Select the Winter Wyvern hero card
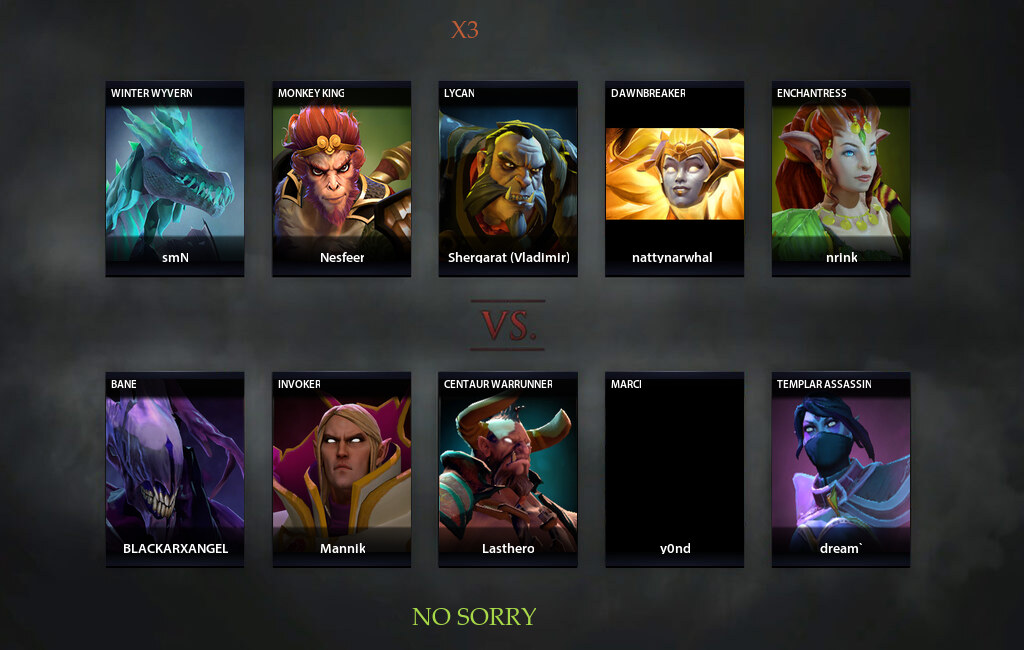This screenshot has width=1024, height=650. tap(175, 178)
